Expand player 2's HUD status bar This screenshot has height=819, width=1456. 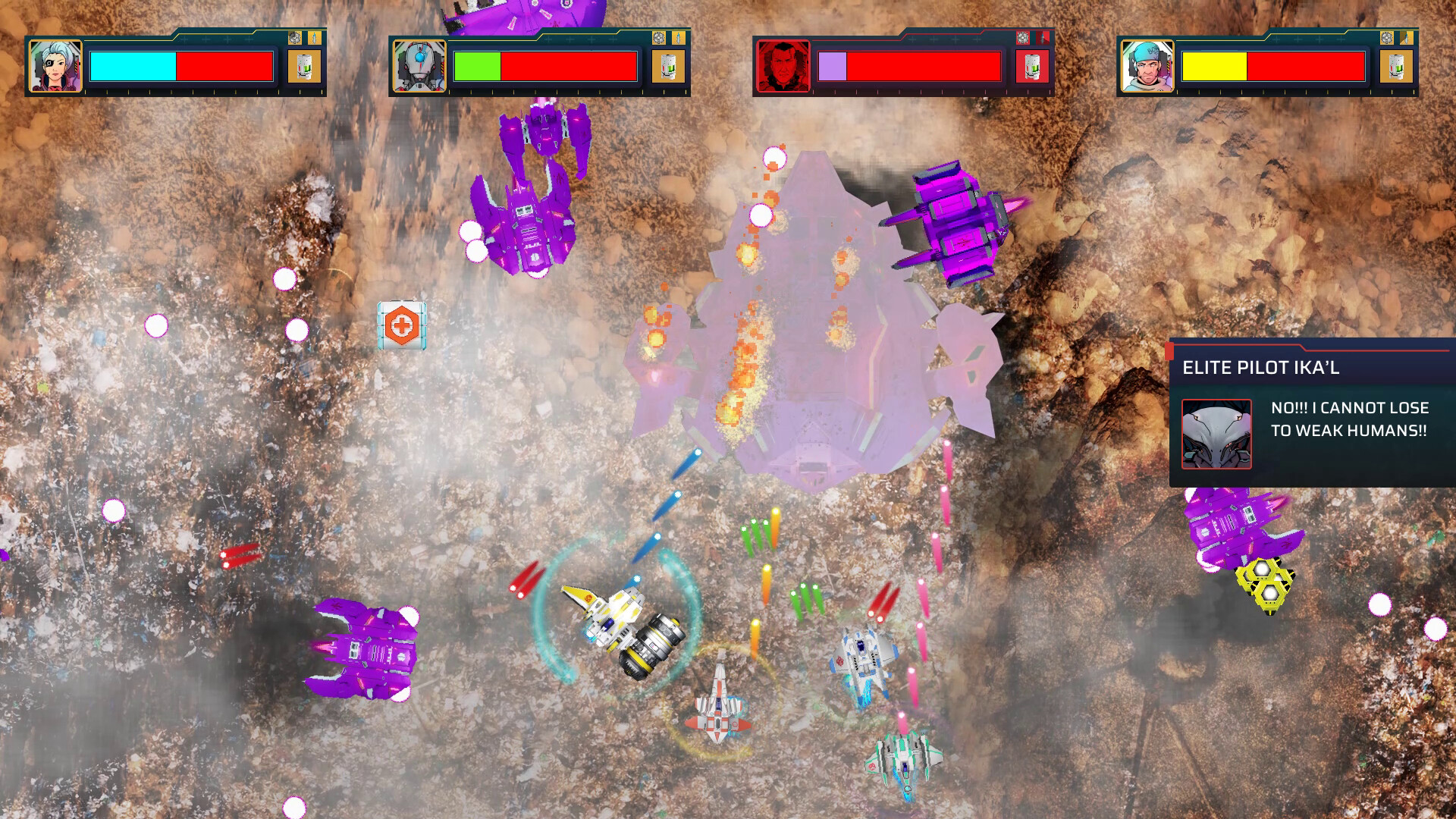pos(538,64)
